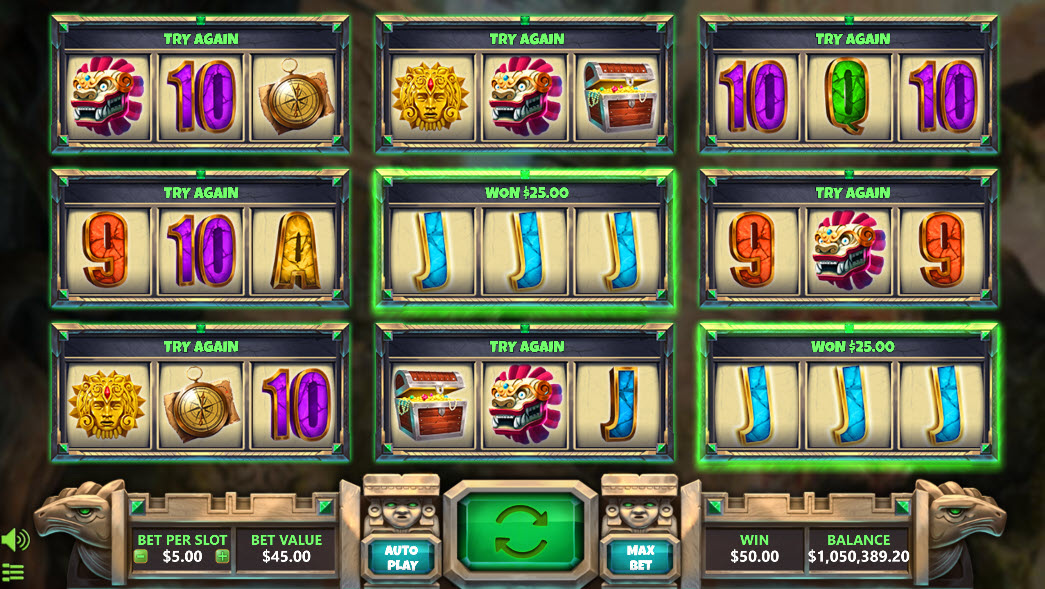Open the green list menu icon
1045x589 pixels.
pyautogui.click(x=13, y=573)
